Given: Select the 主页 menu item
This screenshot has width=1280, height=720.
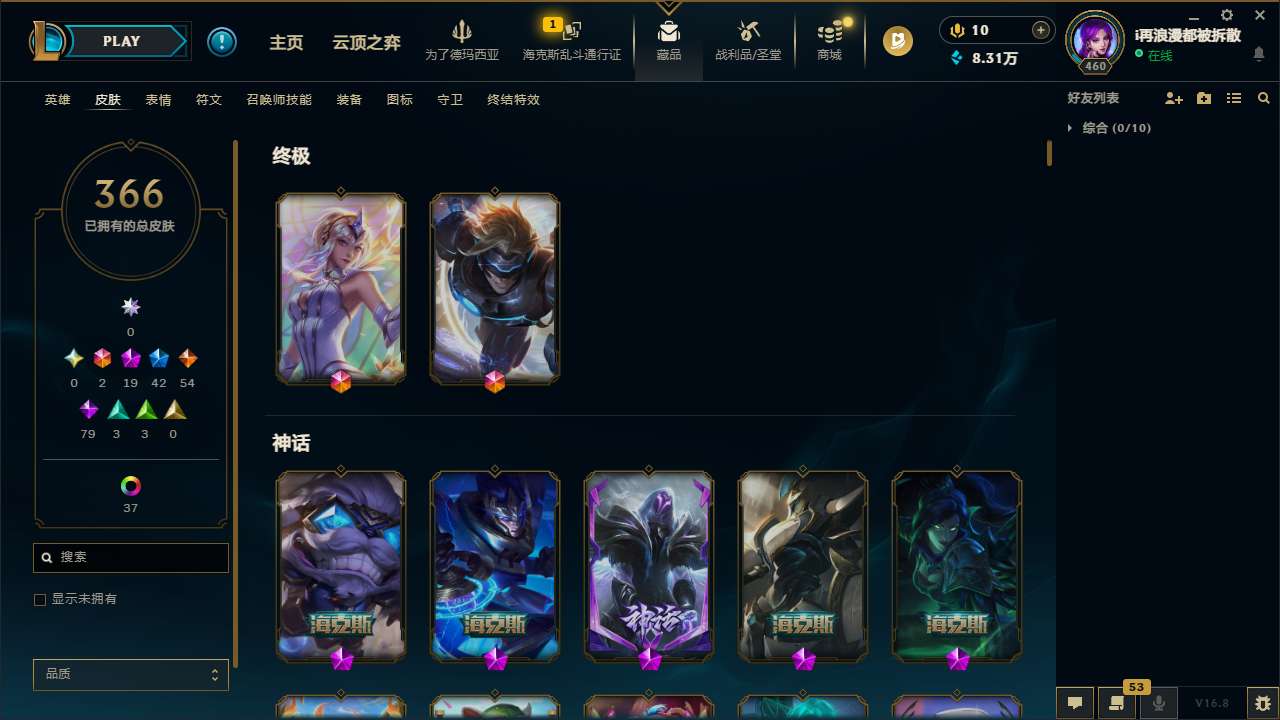Looking at the screenshot, I should 286,42.
